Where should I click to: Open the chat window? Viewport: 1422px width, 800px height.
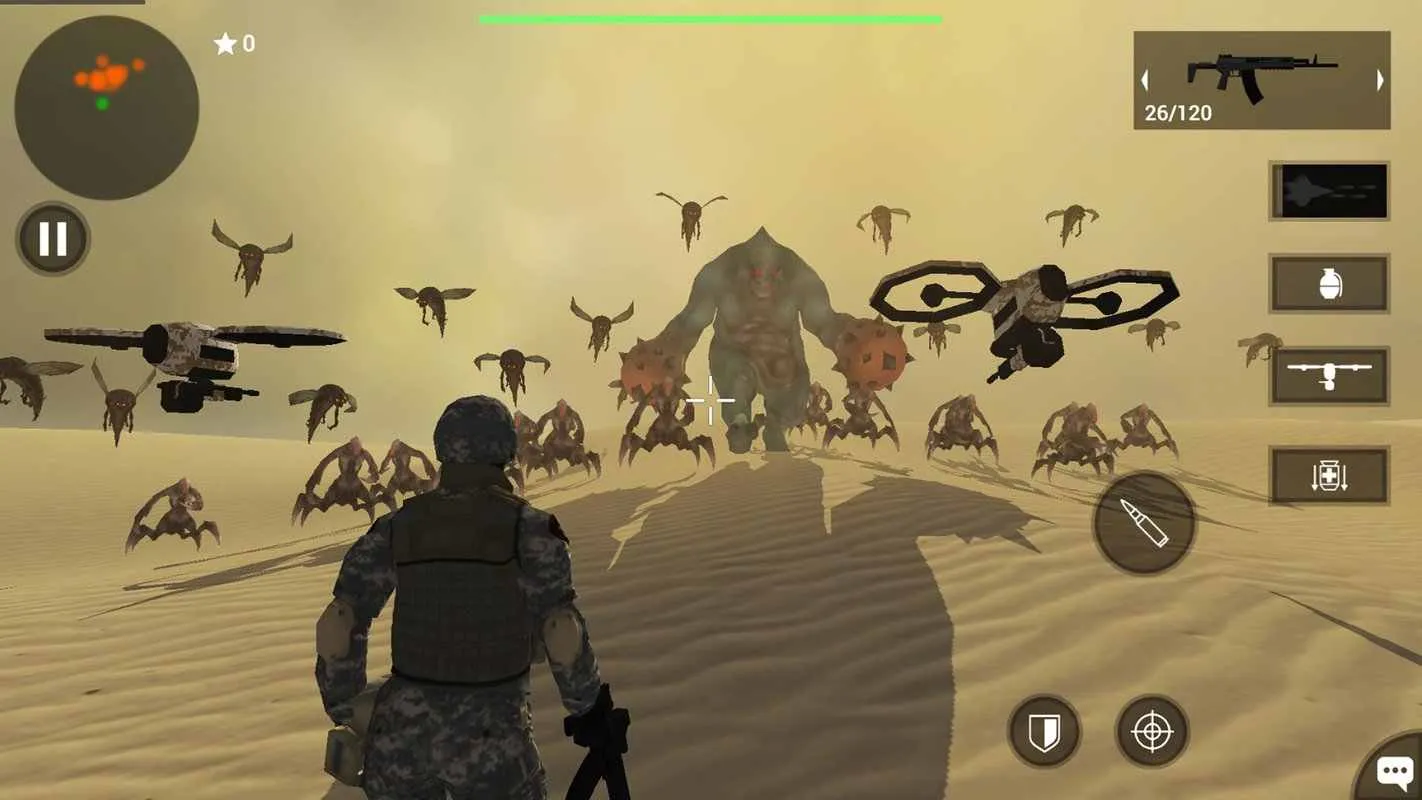(1393, 771)
